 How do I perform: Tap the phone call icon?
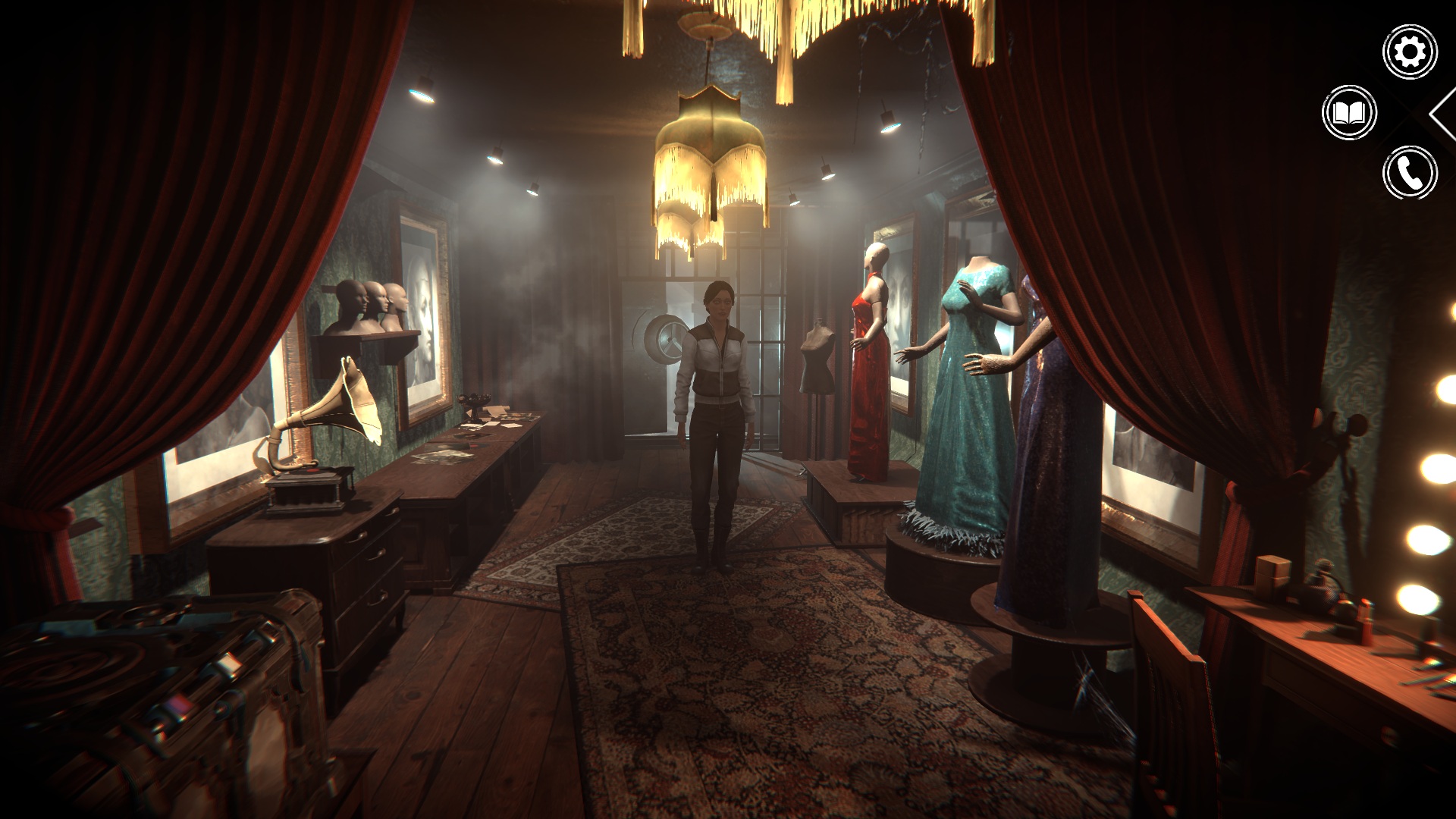(x=1410, y=173)
